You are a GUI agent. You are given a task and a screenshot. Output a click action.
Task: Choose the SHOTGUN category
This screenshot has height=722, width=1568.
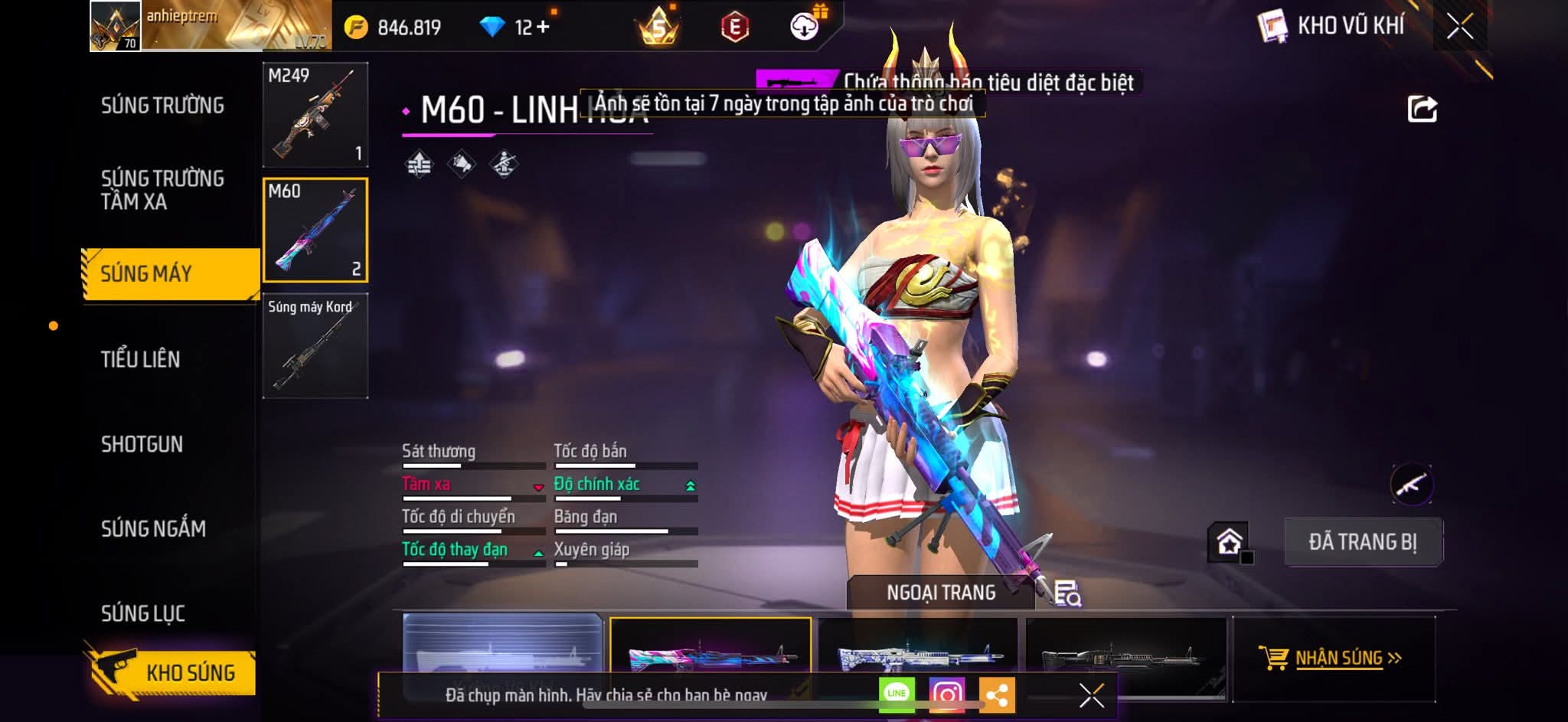point(142,444)
